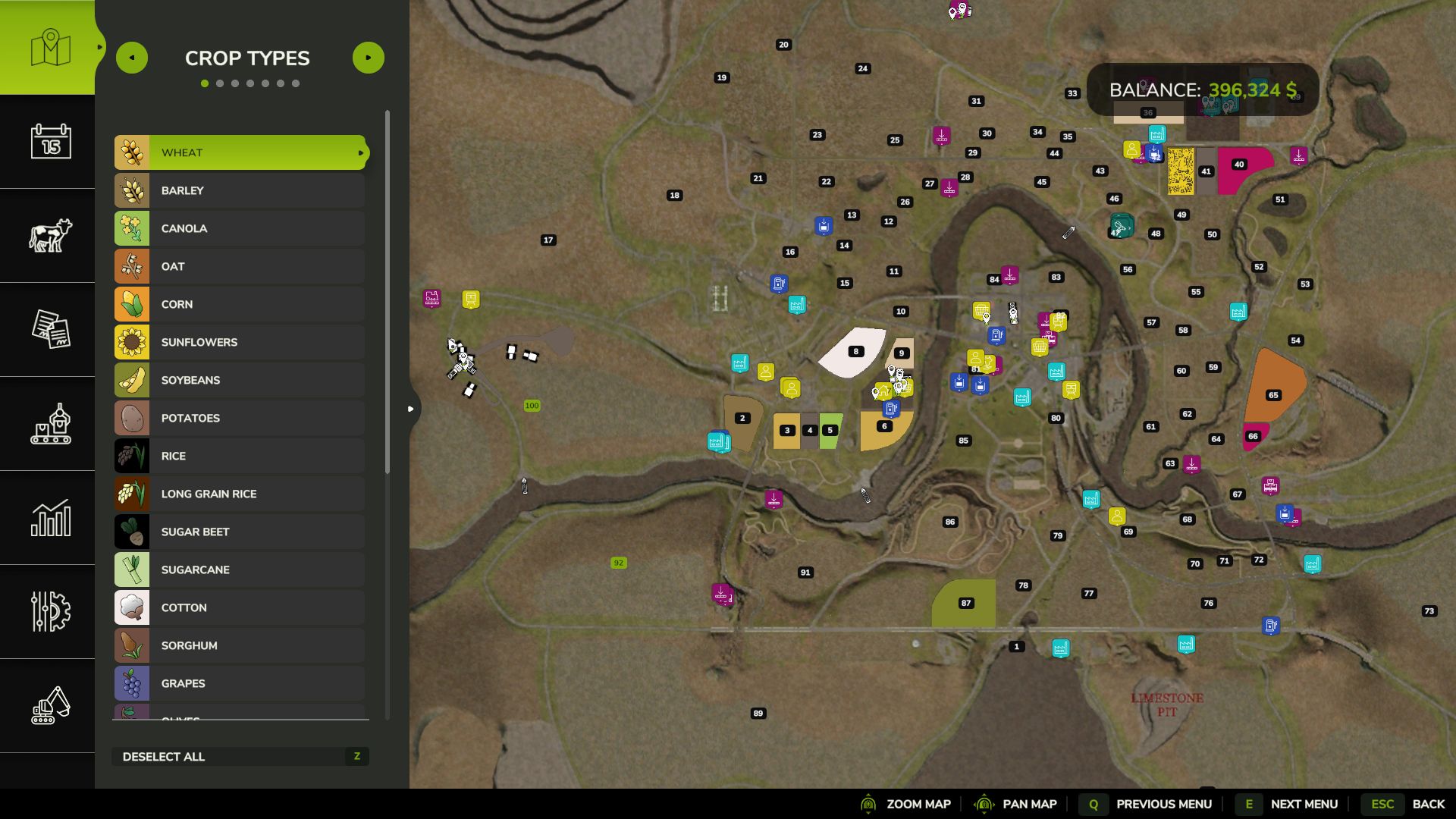This screenshot has width=1456, height=819.
Task: Open the calendar tab
Action: 50,142
